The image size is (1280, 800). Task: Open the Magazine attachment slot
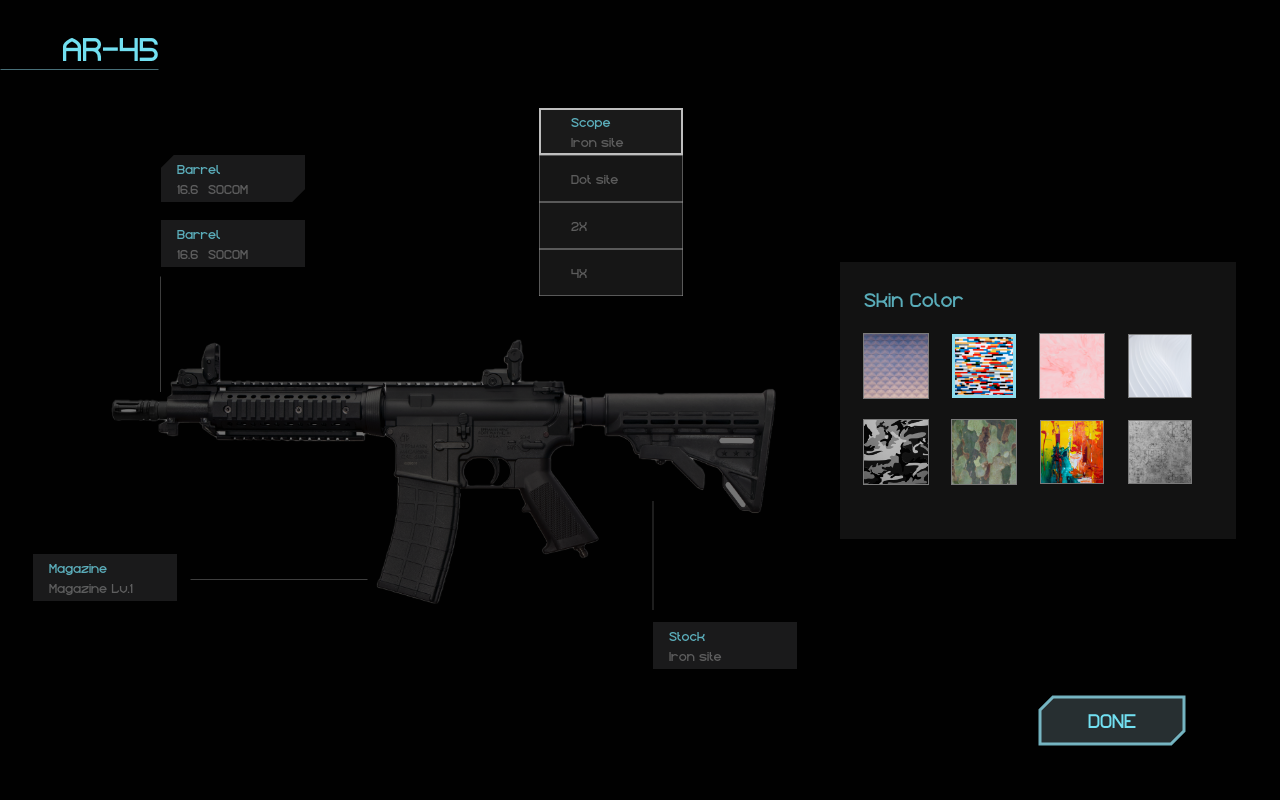tap(105, 578)
